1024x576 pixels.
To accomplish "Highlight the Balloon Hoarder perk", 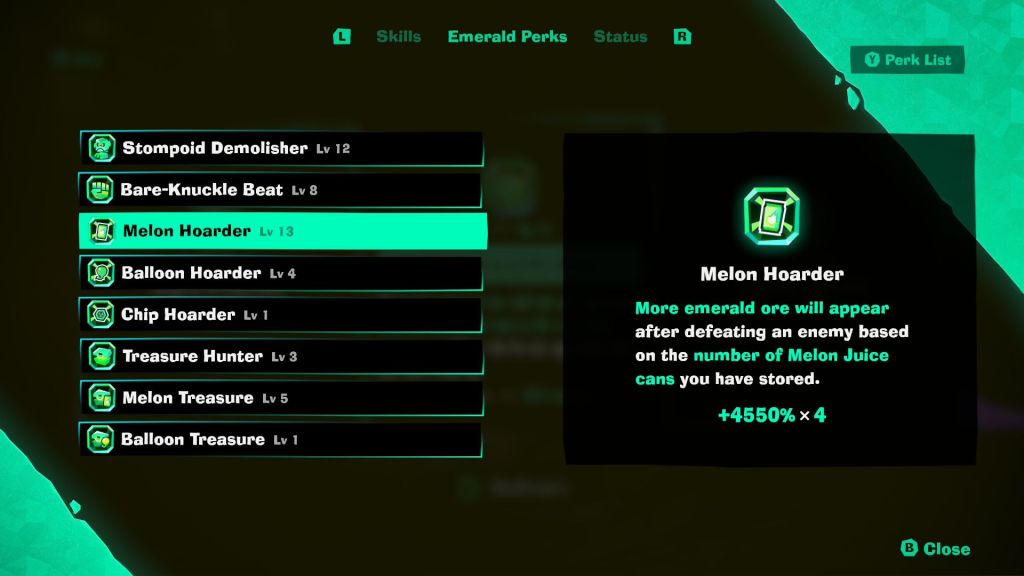I will pyautogui.click(x=281, y=273).
